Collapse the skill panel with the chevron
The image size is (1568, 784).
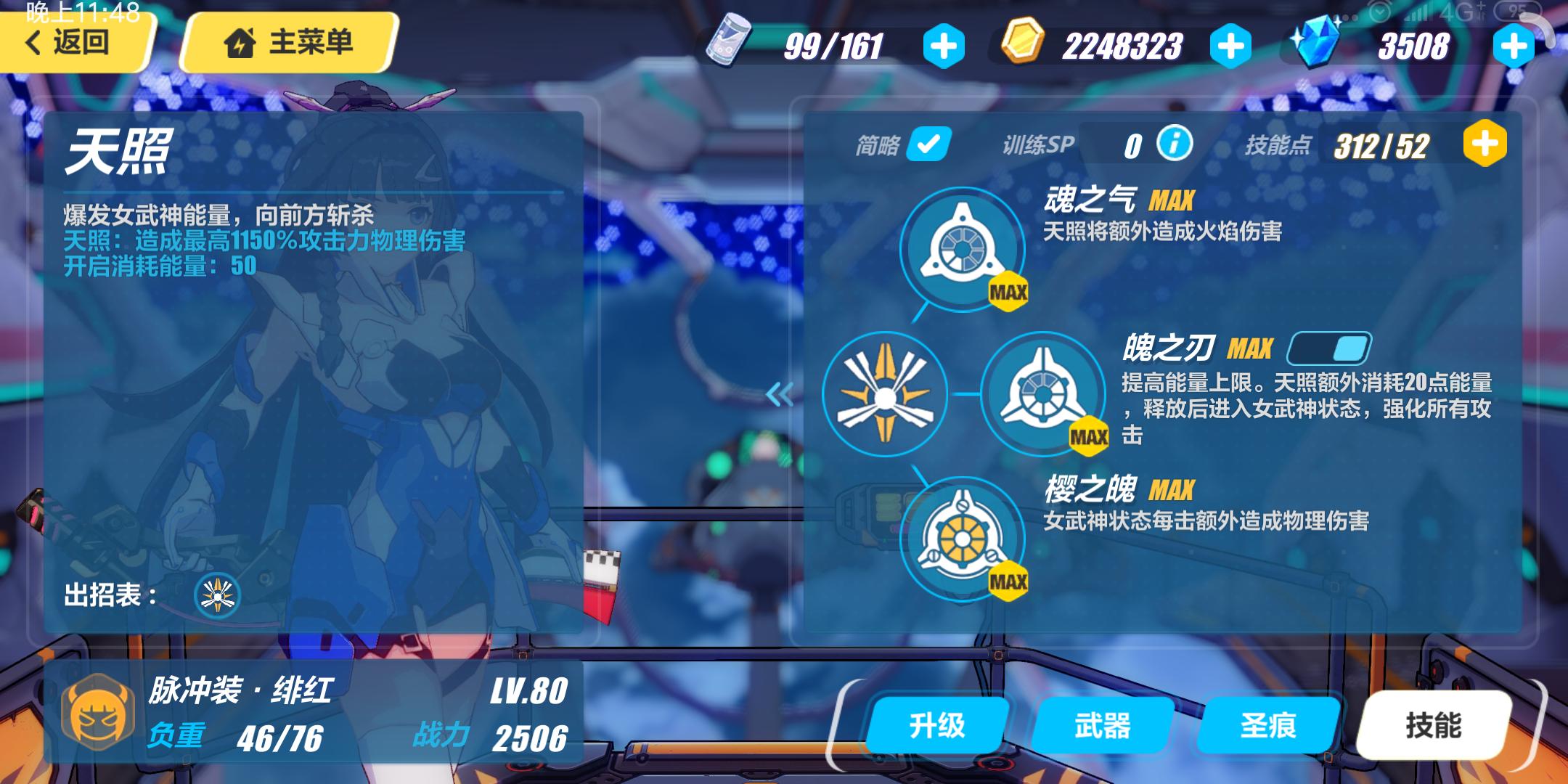click(779, 396)
